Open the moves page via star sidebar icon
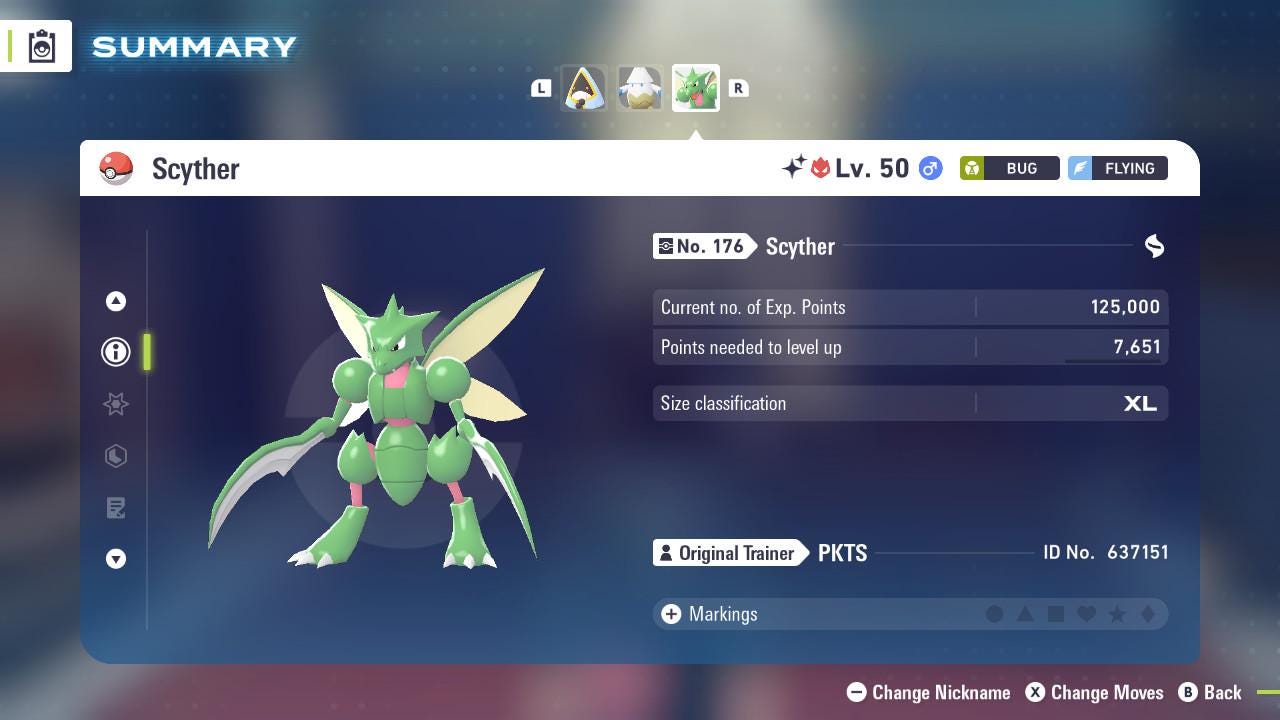 (x=116, y=404)
